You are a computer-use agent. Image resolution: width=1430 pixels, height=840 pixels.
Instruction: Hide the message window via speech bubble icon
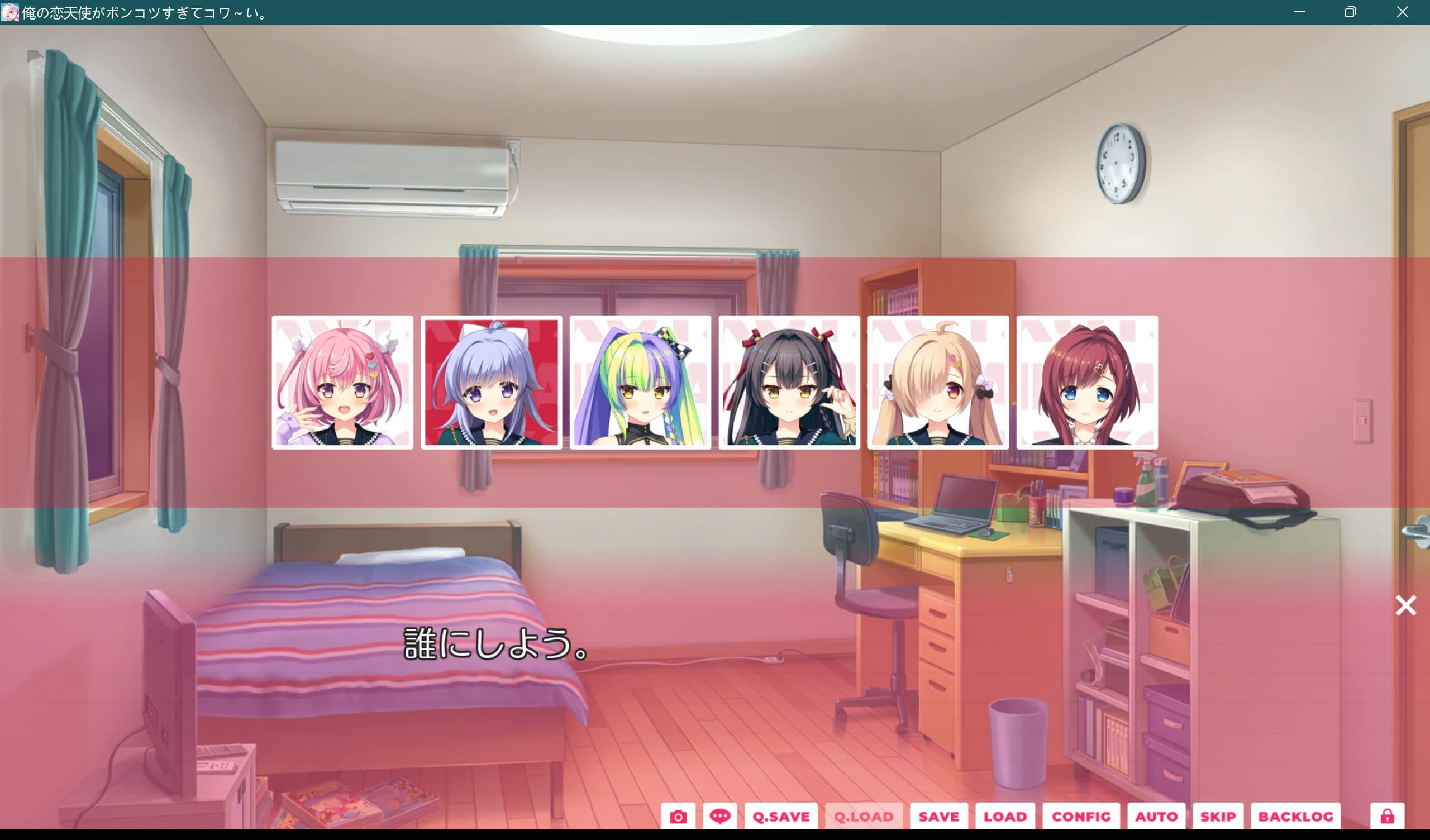(721, 815)
